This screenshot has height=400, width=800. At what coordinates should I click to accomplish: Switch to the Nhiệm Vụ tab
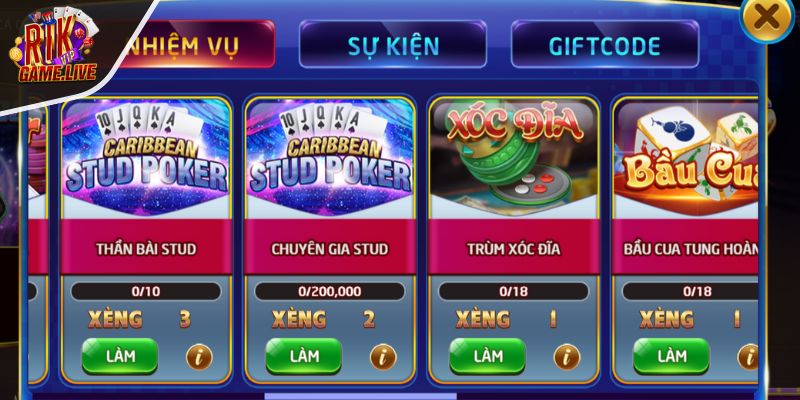[190, 45]
